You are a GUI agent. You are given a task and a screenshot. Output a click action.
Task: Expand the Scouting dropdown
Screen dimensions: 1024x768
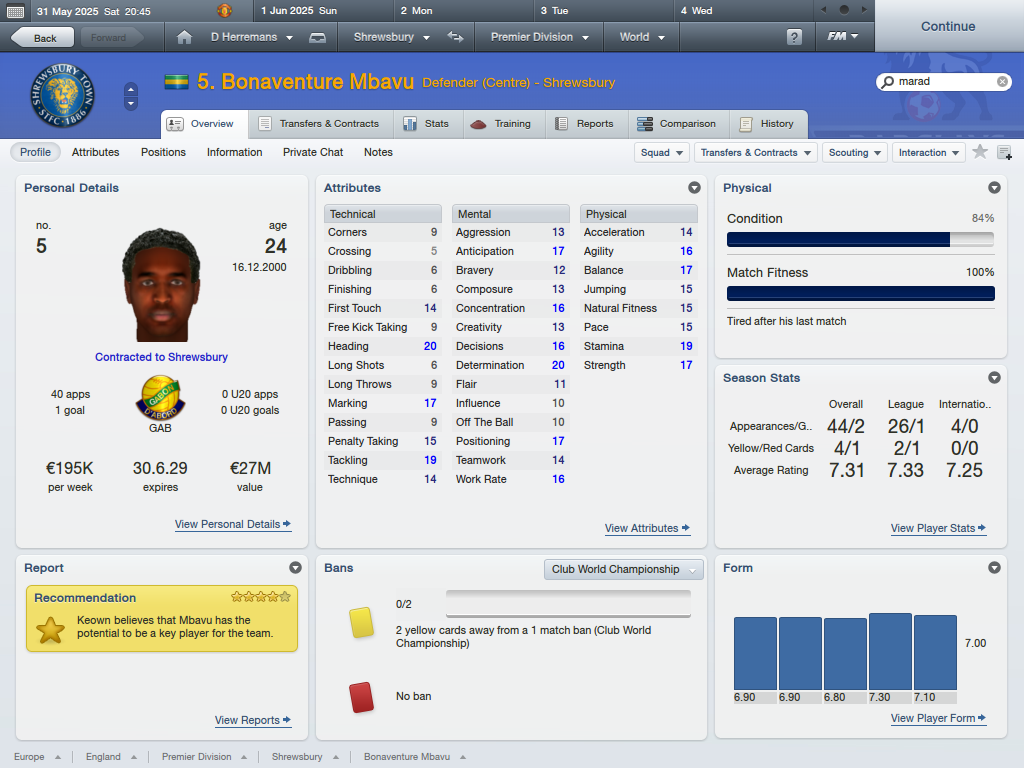(x=855, y=153)
